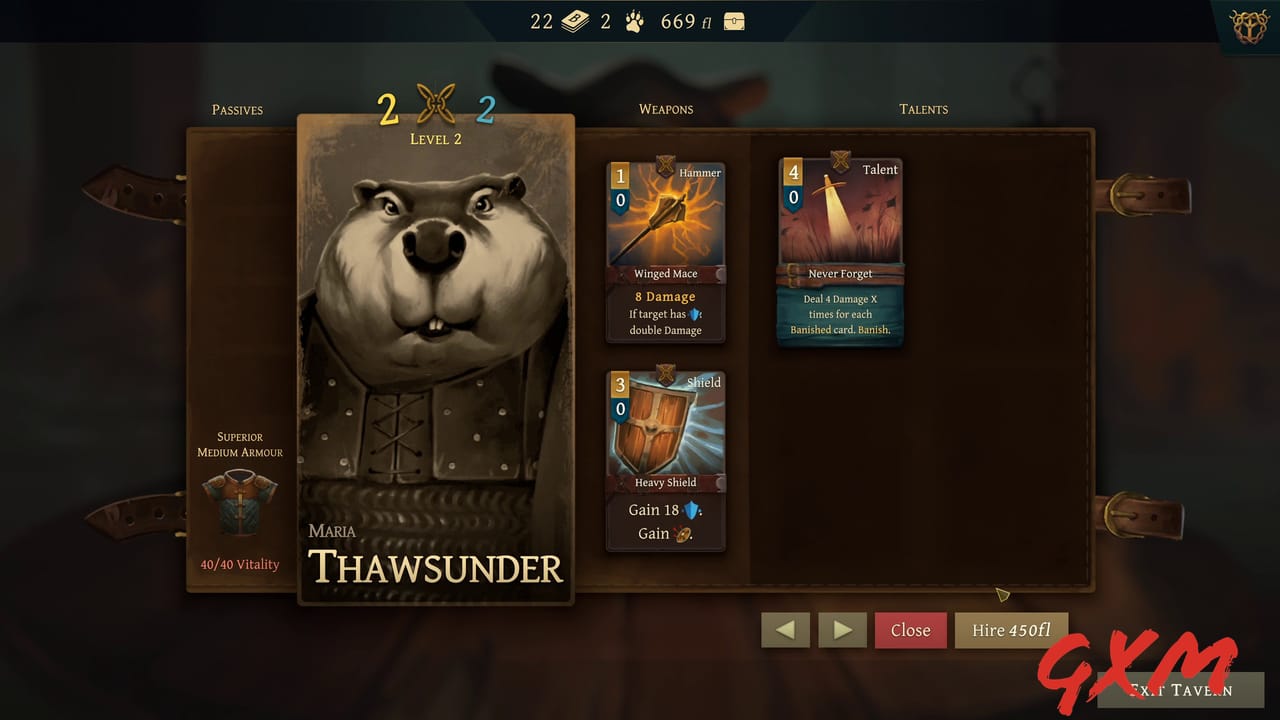Image resolution: width=1280 pixels, height=720 pixels.
Task: Open the Talents section
Action: (922, 110)
